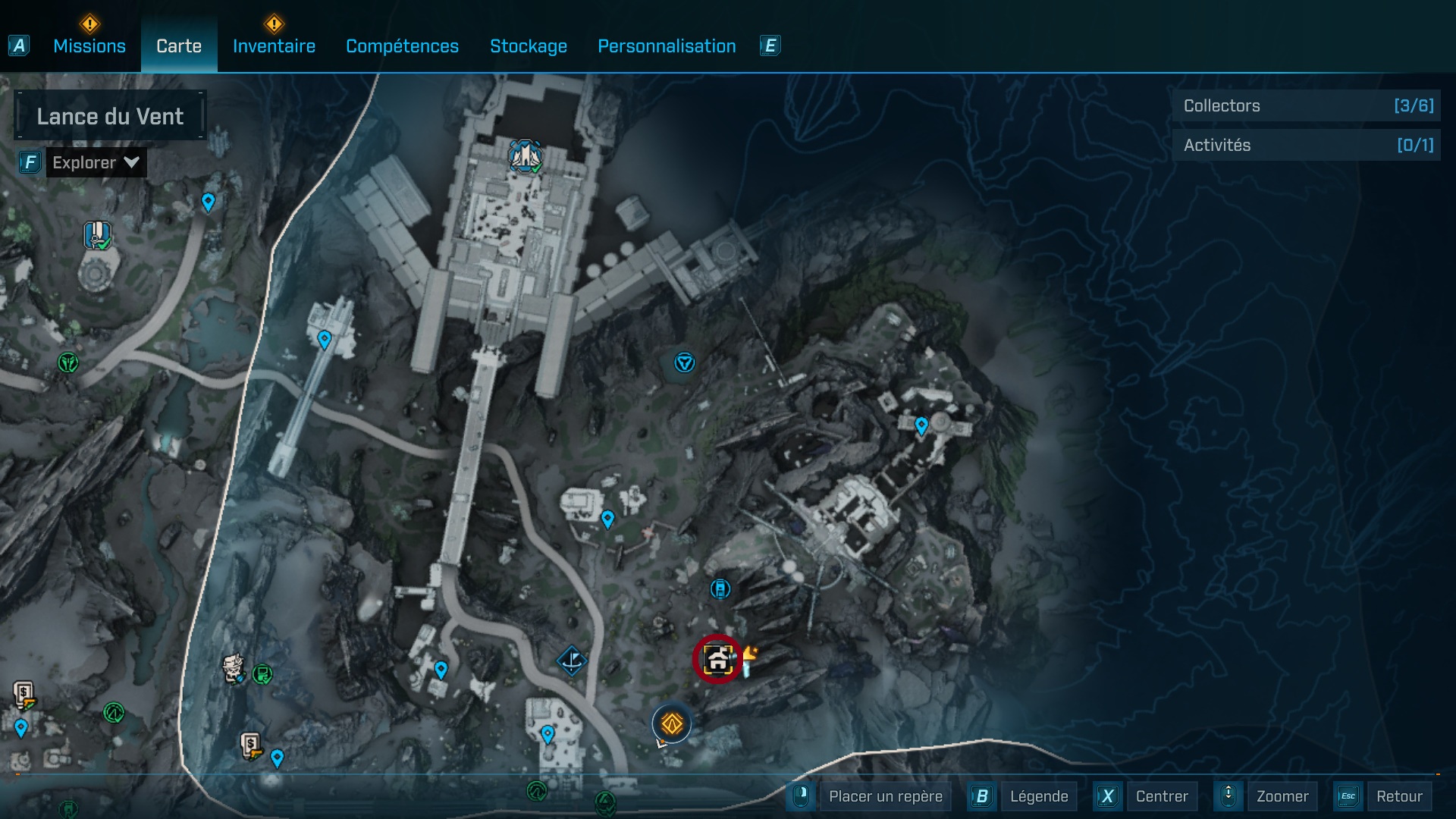Expand the Explorer filter dropdown
Screen dimensions: 1456x819
click(96, 162)
